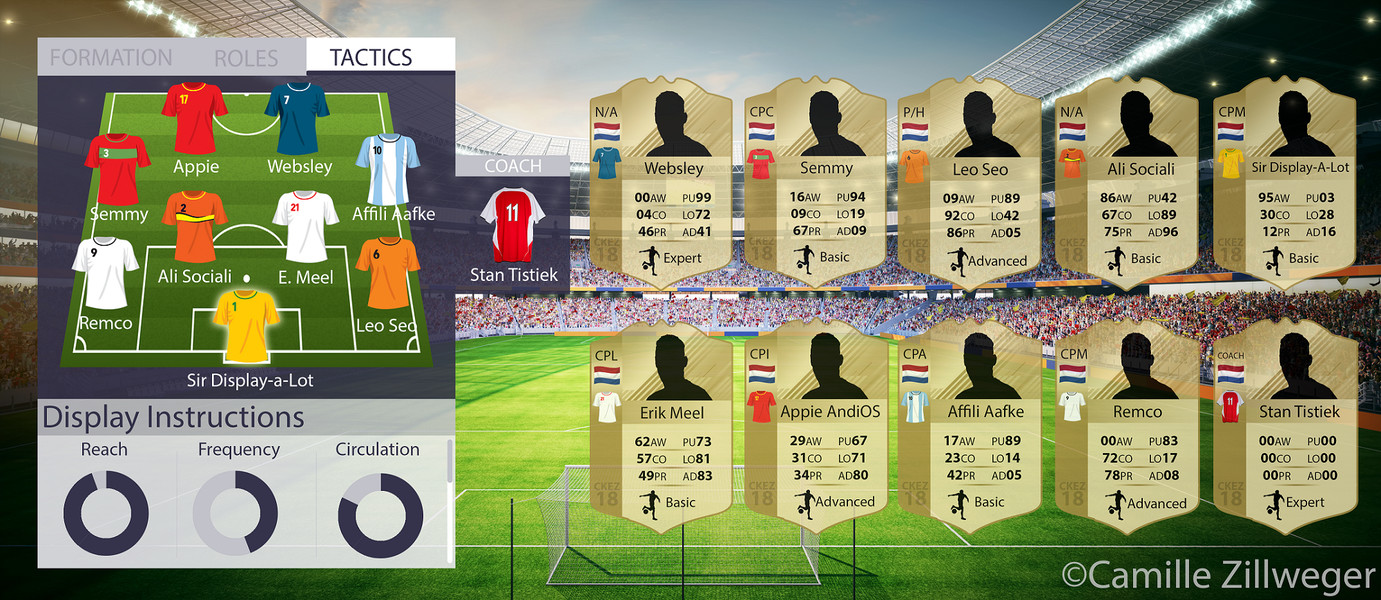The image size is (1381, 600).
Task: Select the Semmy player card
Action: pos(813,180)
